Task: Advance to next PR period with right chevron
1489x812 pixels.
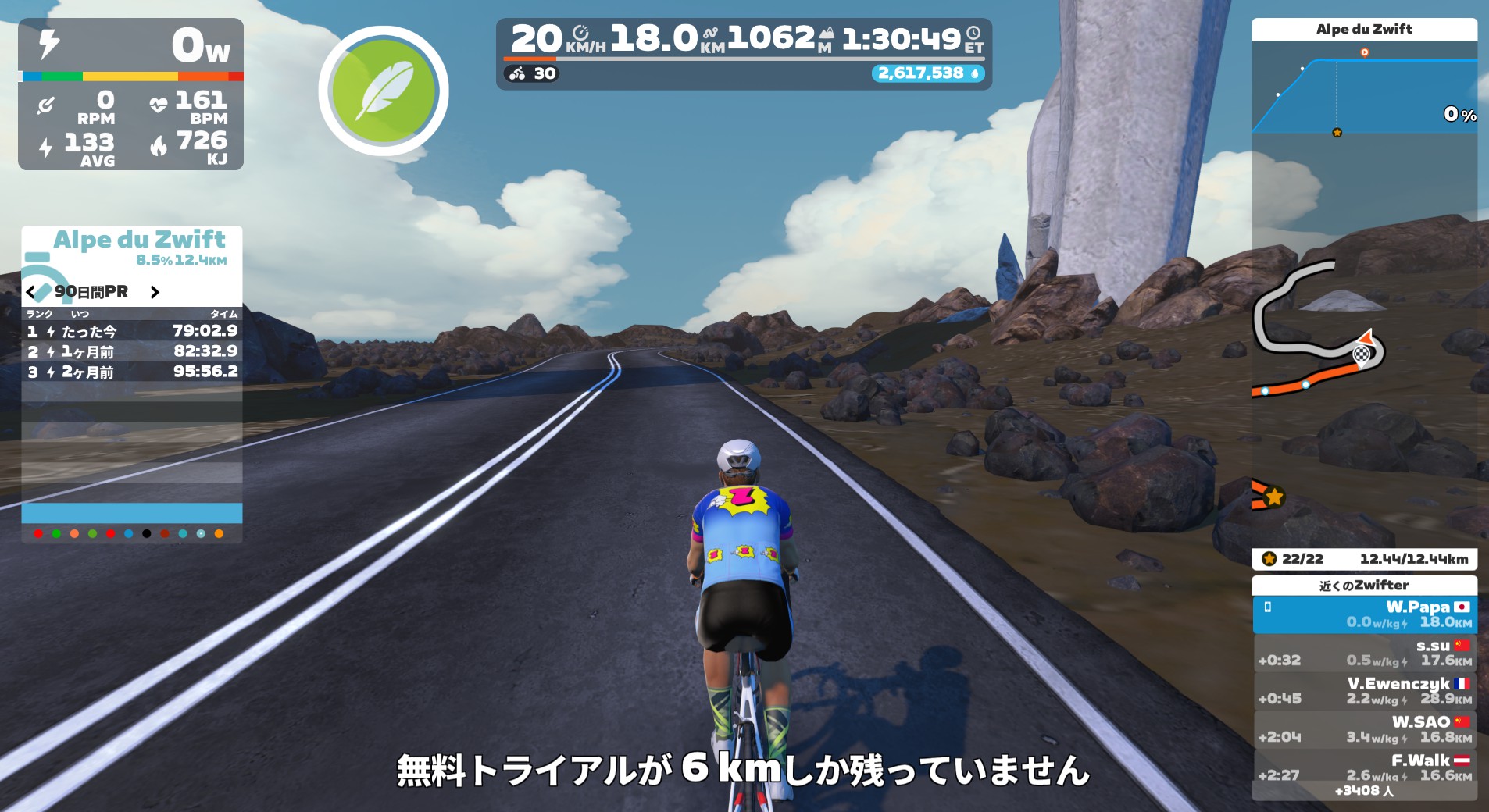Action: point(154,293)
